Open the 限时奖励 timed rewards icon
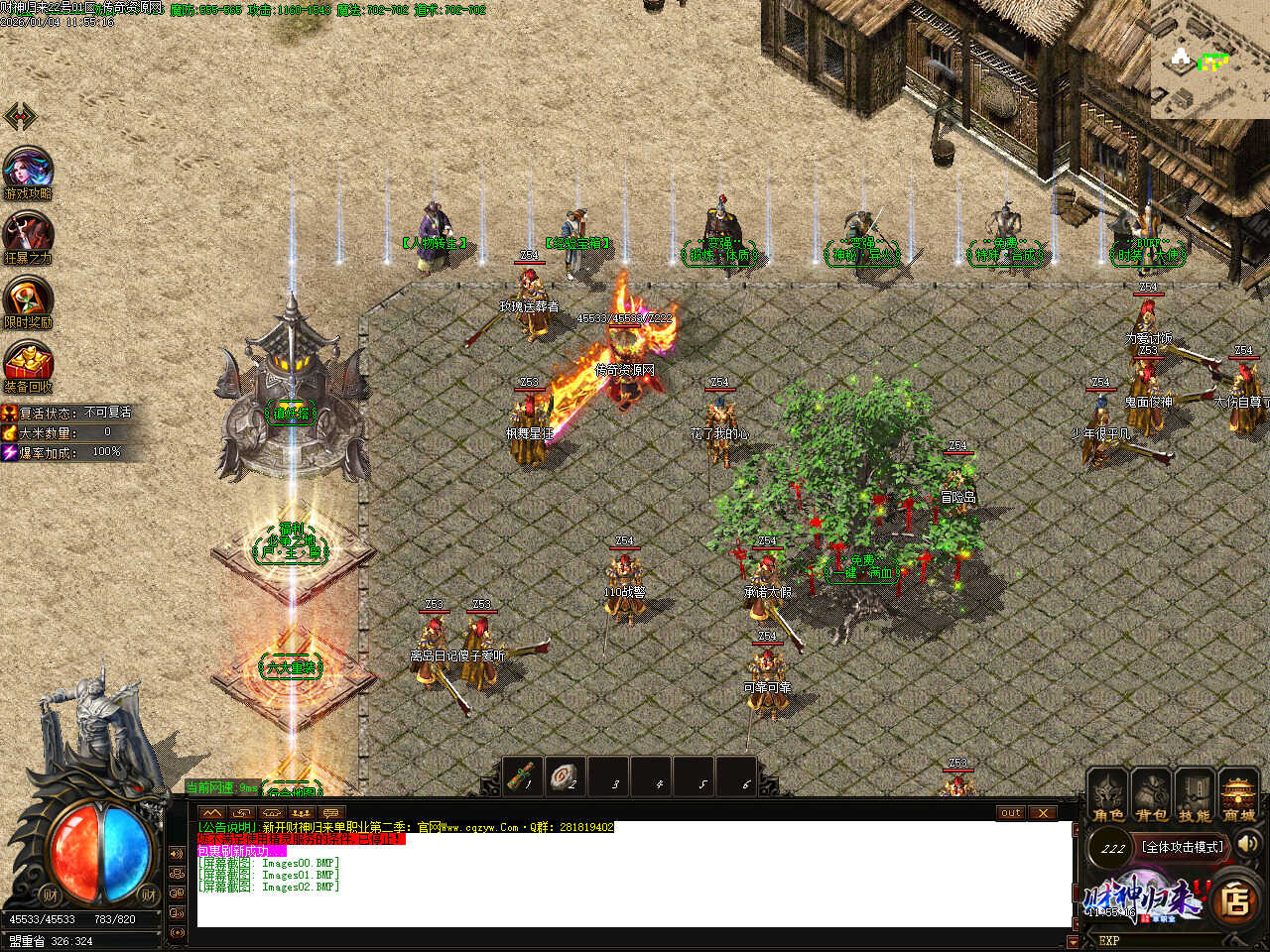Viewport: 1270px width, 952px height. pyautogui.click(x=28, y=300)
